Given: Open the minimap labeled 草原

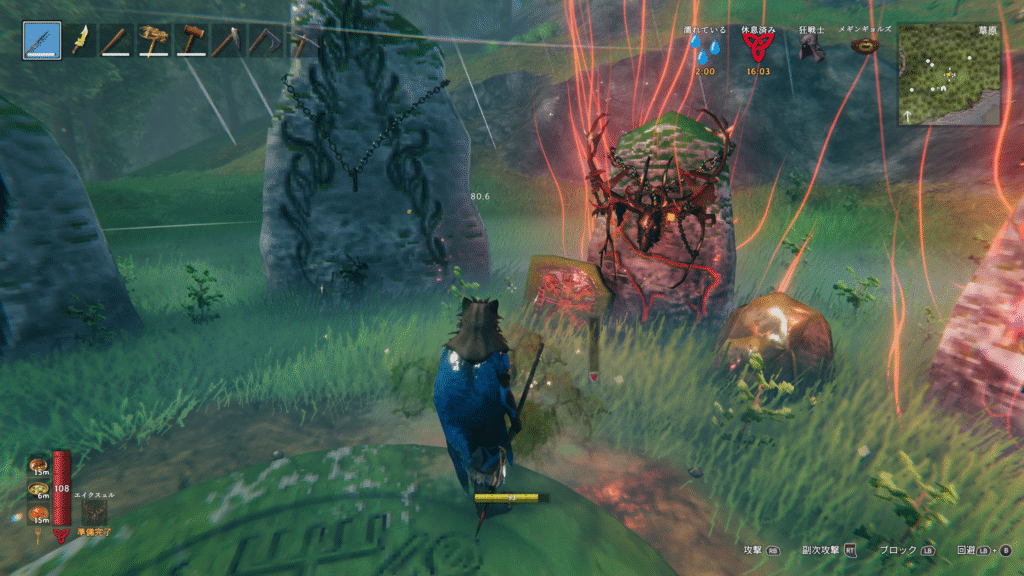Looking at the screenshot, I should point(948,75).
